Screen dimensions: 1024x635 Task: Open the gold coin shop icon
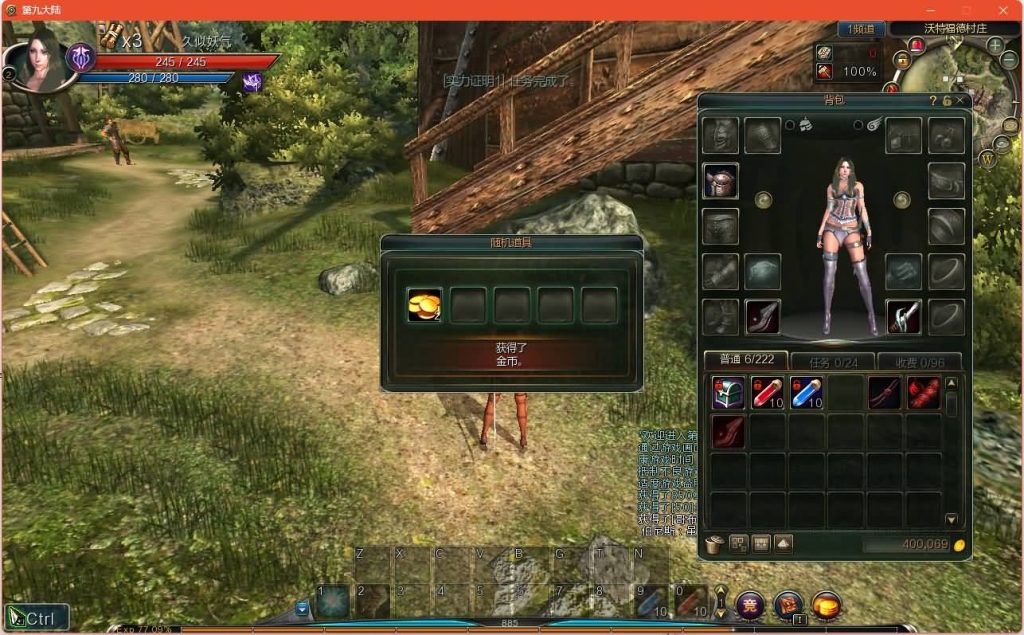point(826,604)
